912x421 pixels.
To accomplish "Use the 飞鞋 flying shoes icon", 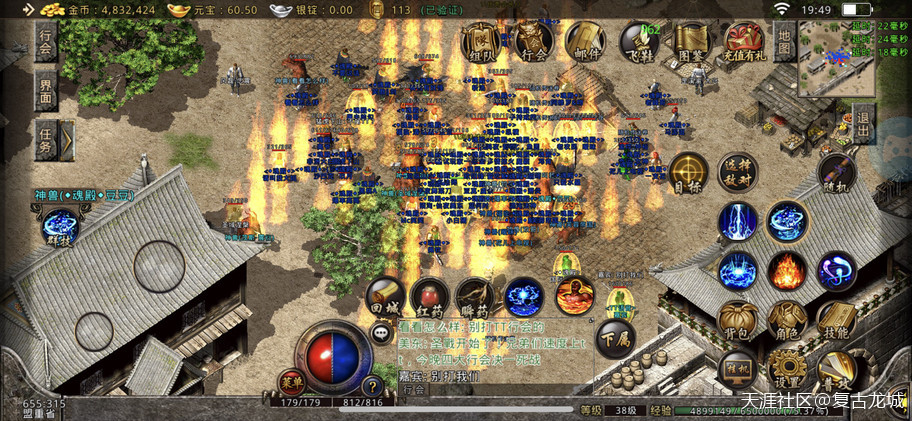I will point(639,42).
